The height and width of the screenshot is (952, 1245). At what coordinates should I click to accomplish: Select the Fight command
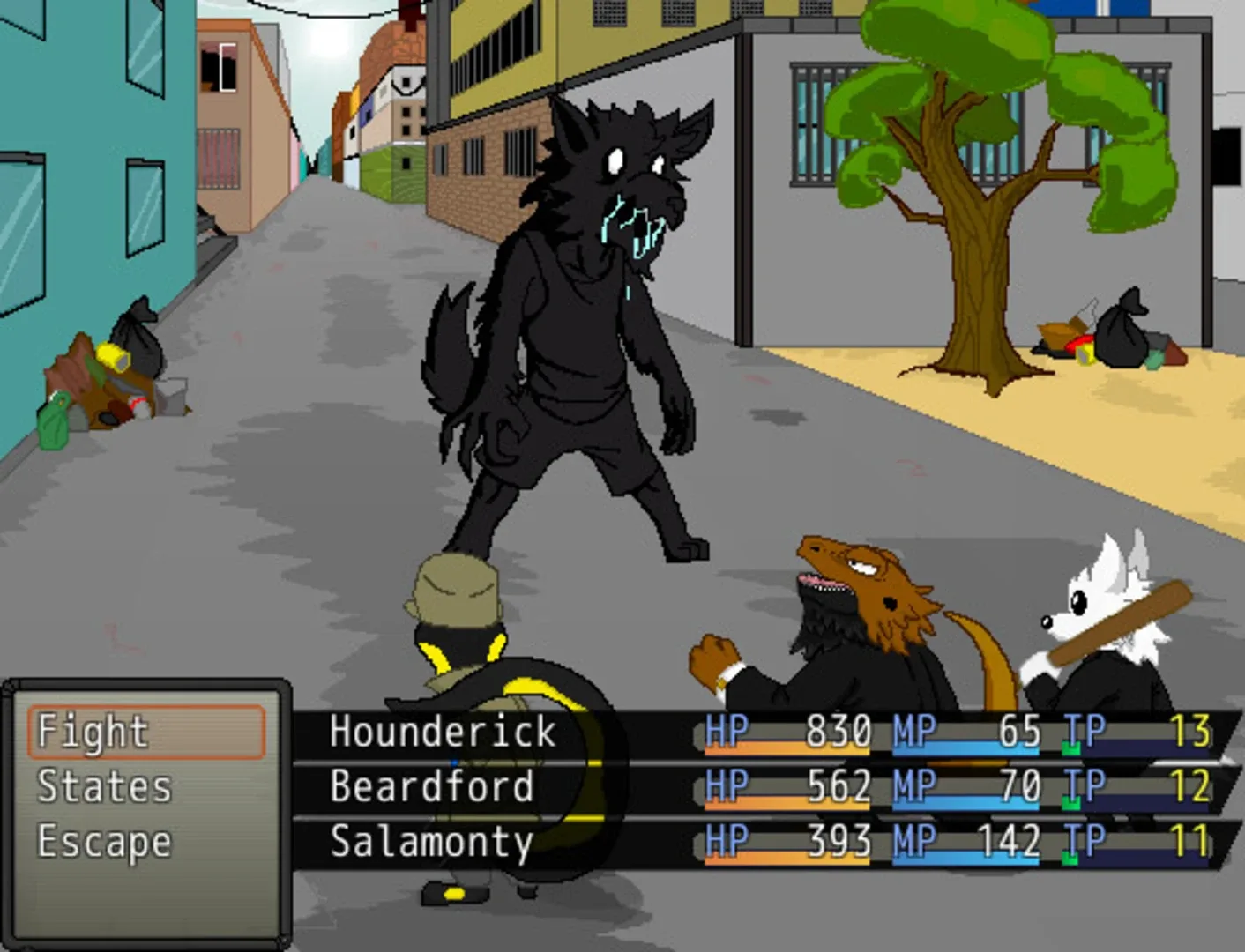91,729
